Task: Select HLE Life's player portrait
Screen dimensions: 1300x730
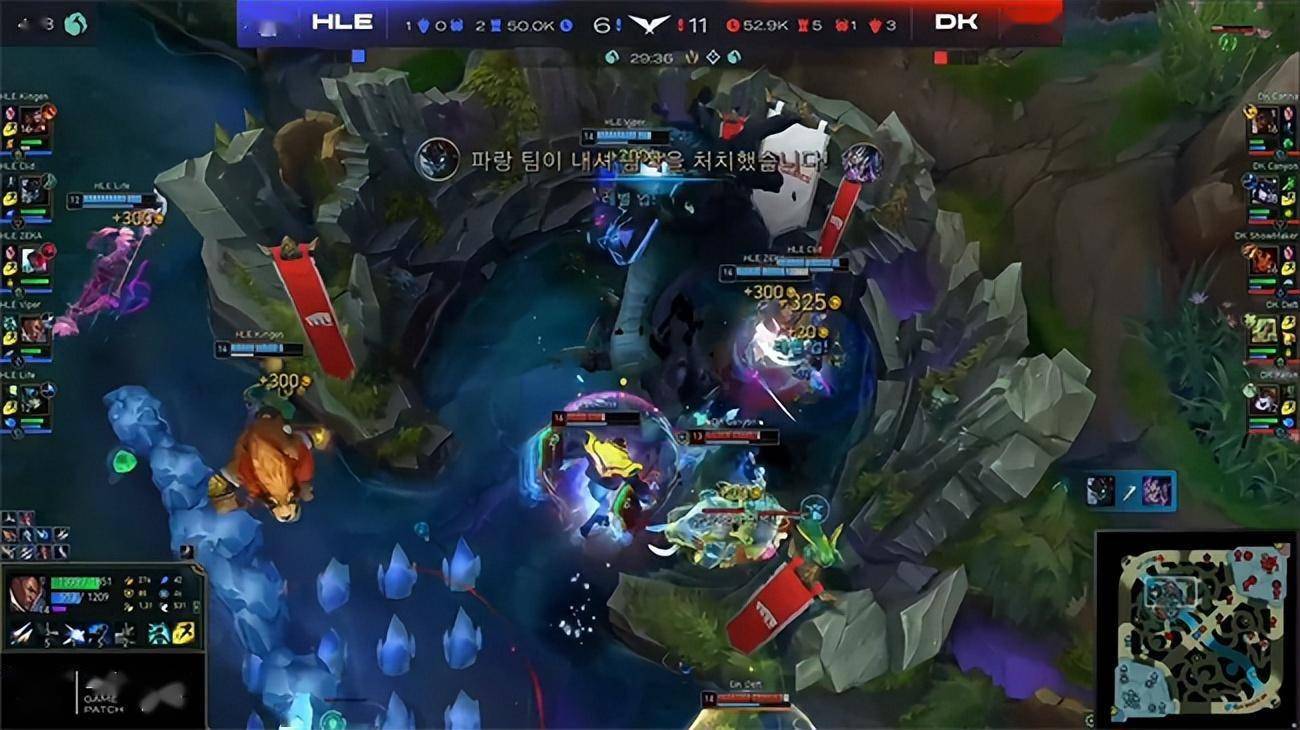Action: tap(34, 399)
